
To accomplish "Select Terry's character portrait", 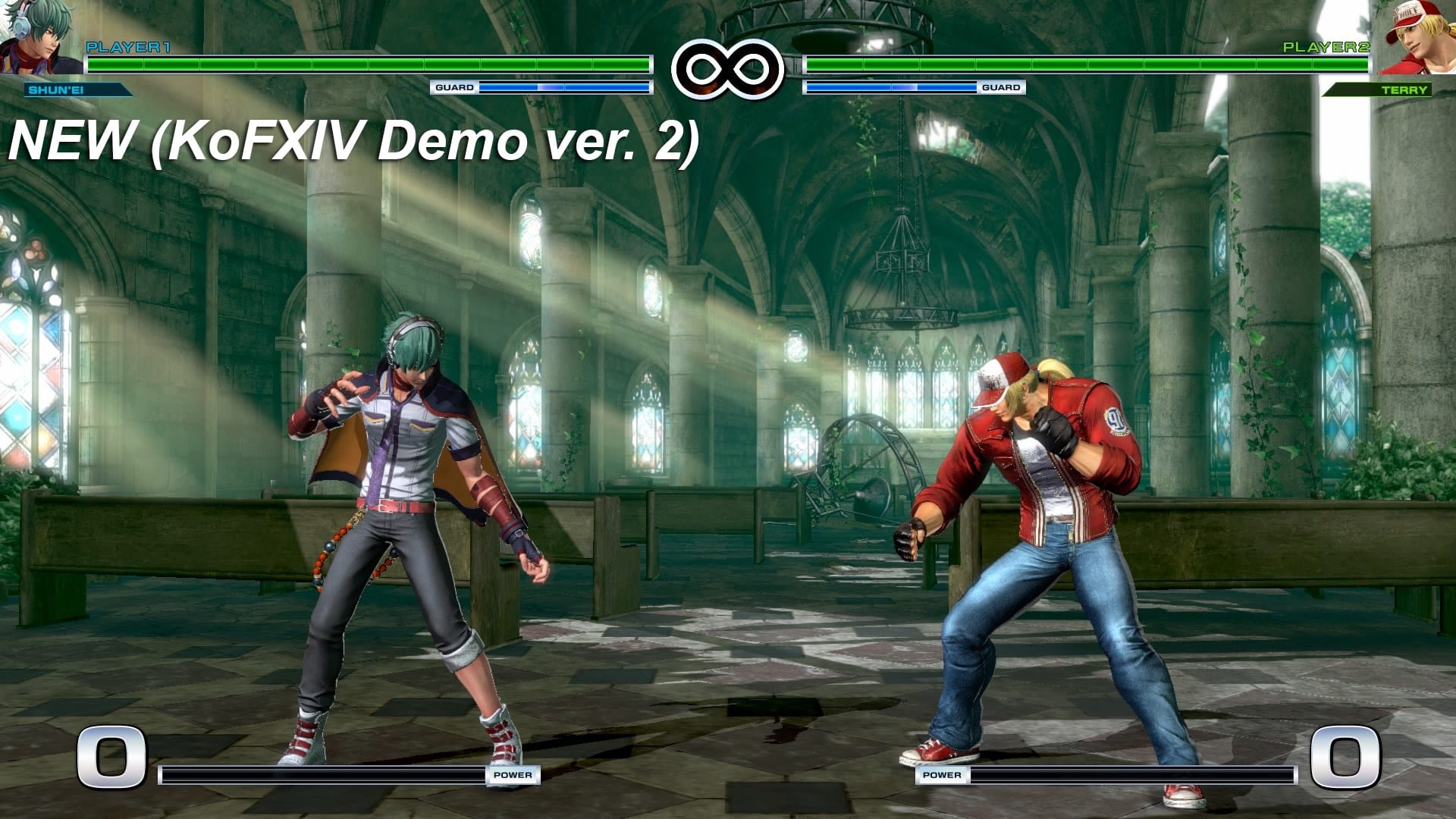I will click(x=1415, y=36).
